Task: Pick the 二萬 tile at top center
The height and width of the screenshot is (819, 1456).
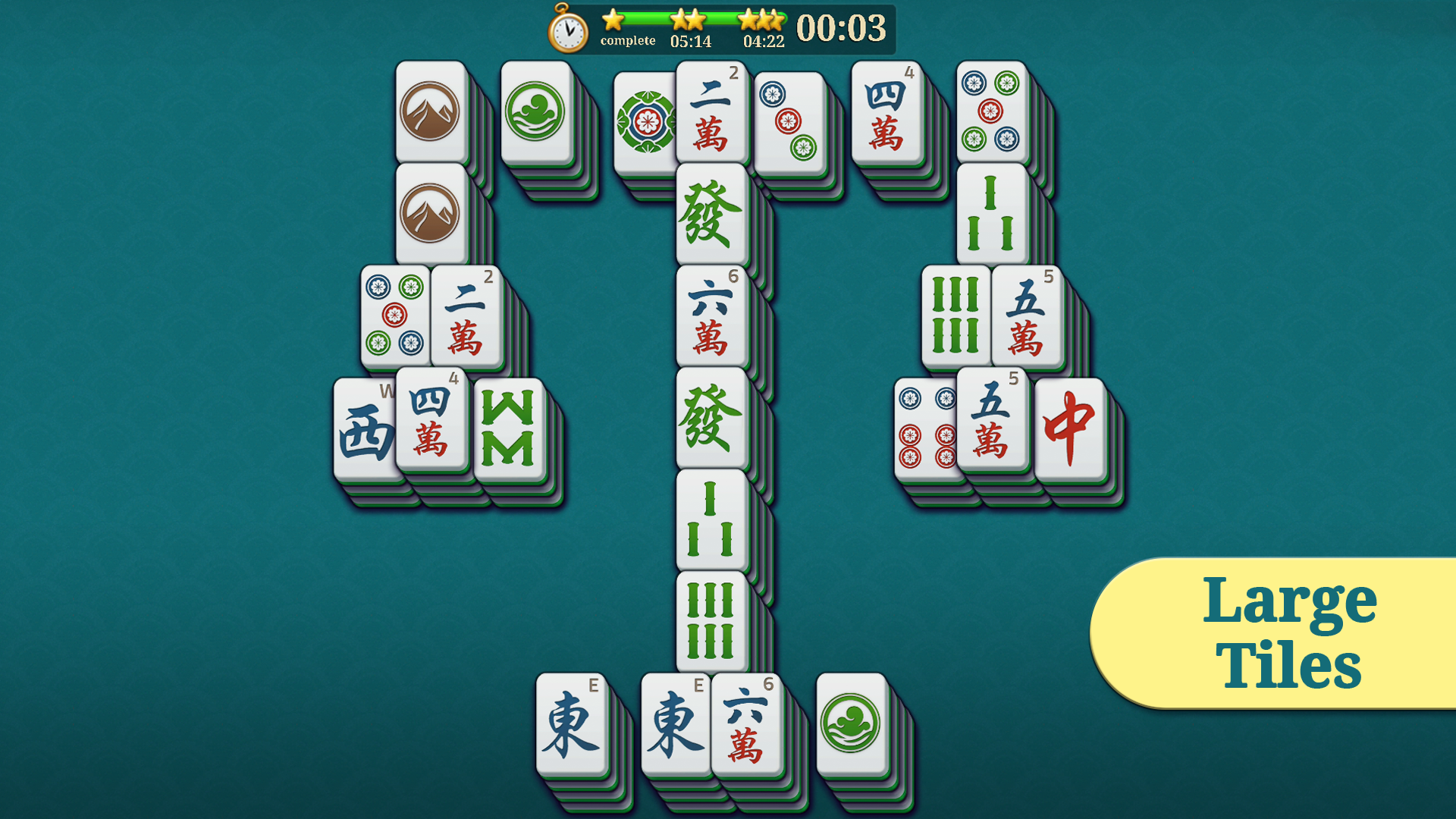Action: (x=709, y=114)
